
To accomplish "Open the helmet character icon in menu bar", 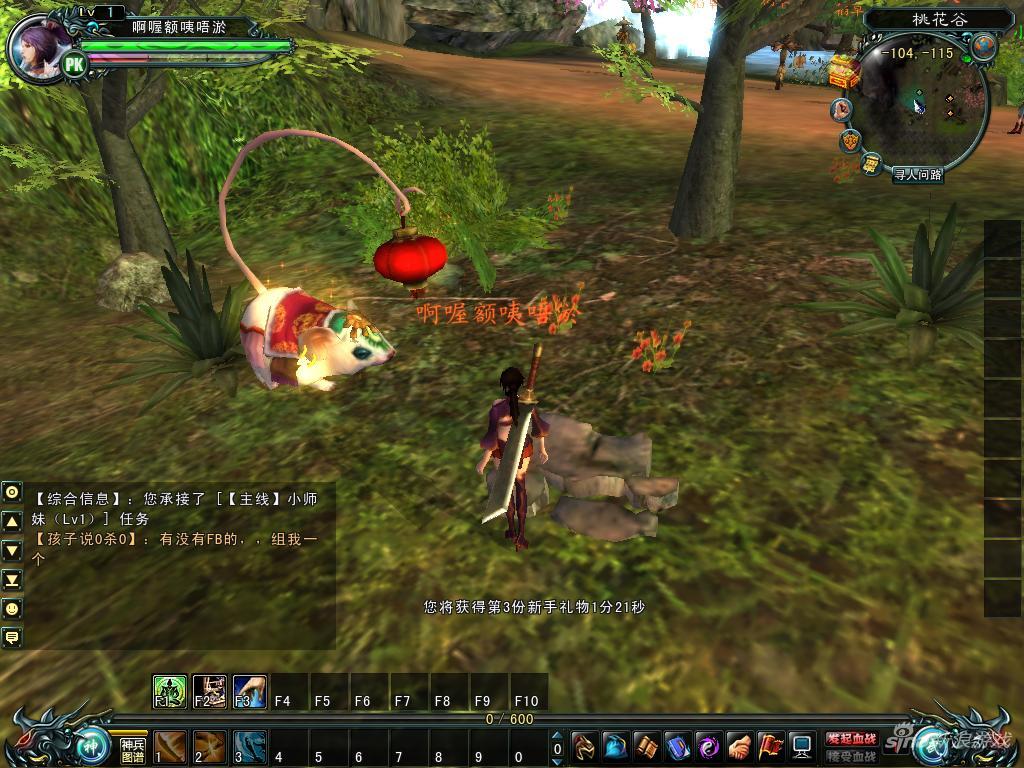I will coord(585,746).
